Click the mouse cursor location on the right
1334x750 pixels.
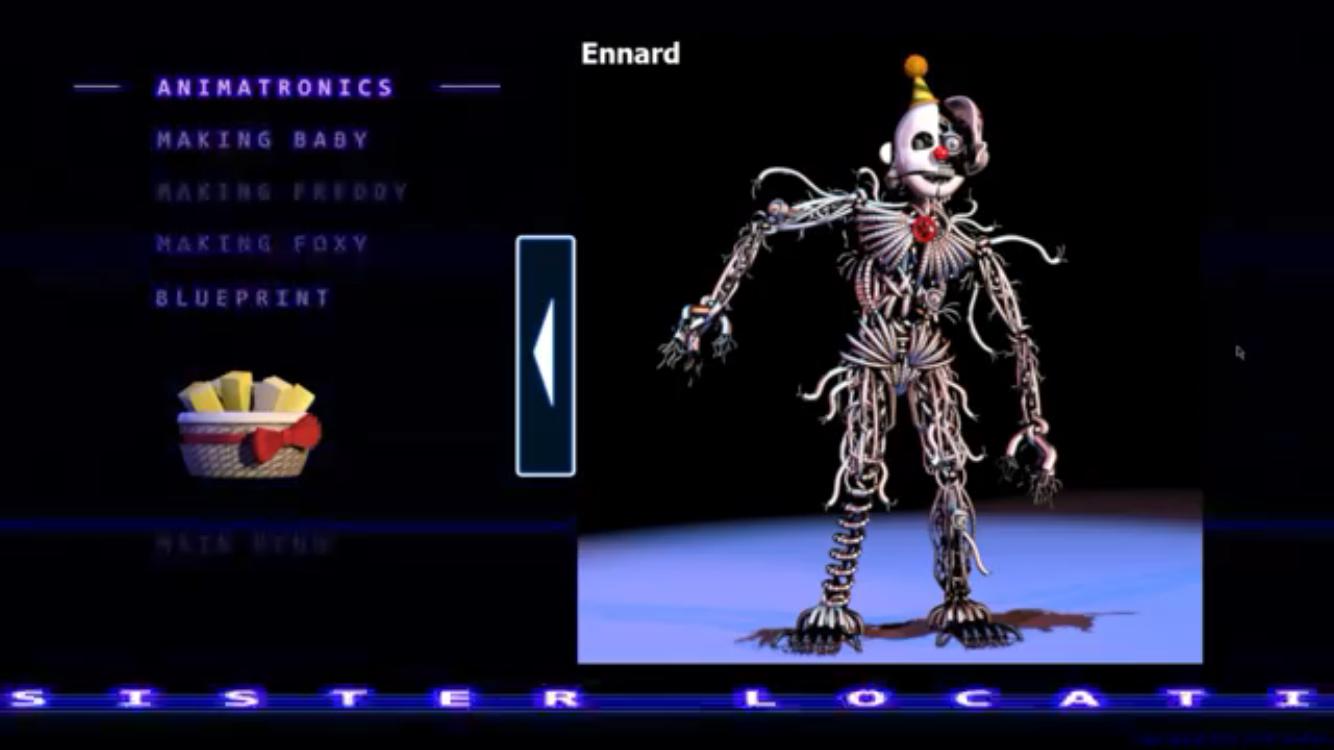coord(1240,352)
